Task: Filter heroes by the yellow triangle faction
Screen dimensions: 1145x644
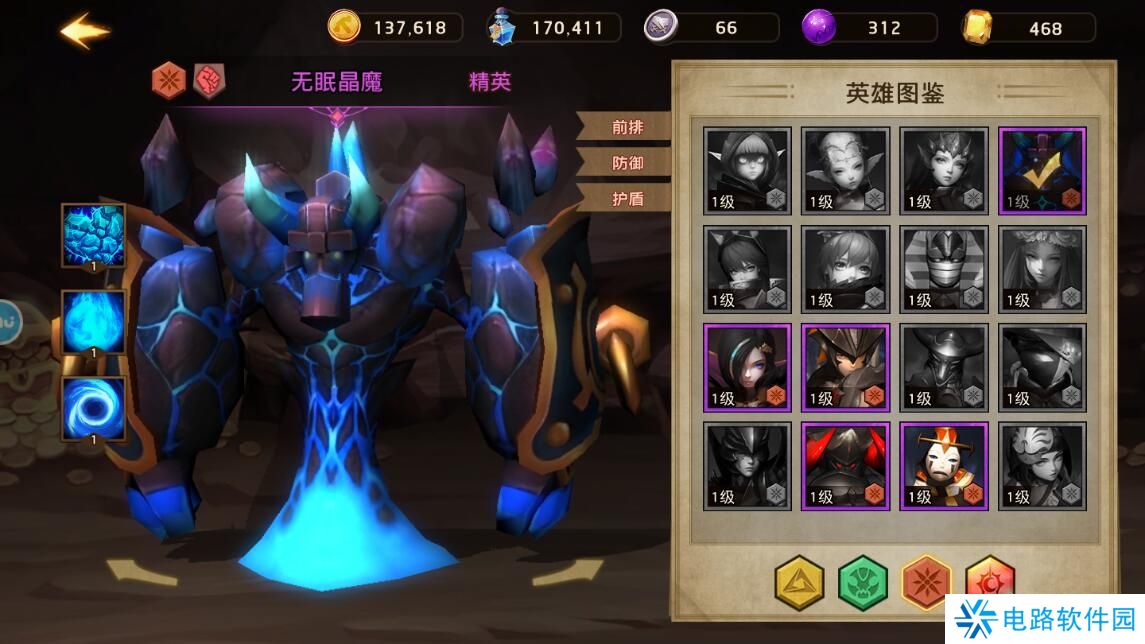Action: pyautogui.click(x=800, y=583)
